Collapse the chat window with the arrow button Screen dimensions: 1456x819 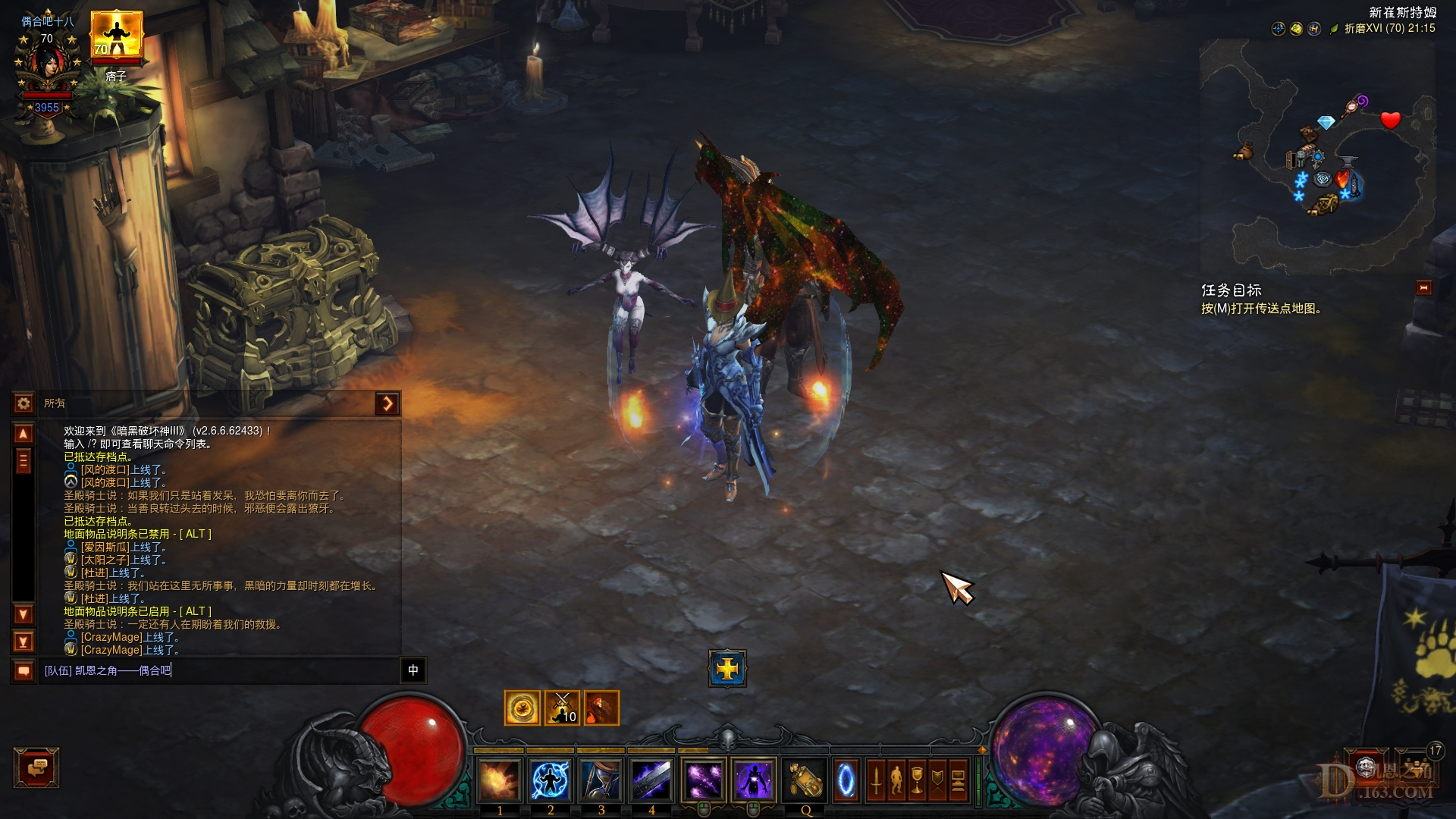[388, 403]
